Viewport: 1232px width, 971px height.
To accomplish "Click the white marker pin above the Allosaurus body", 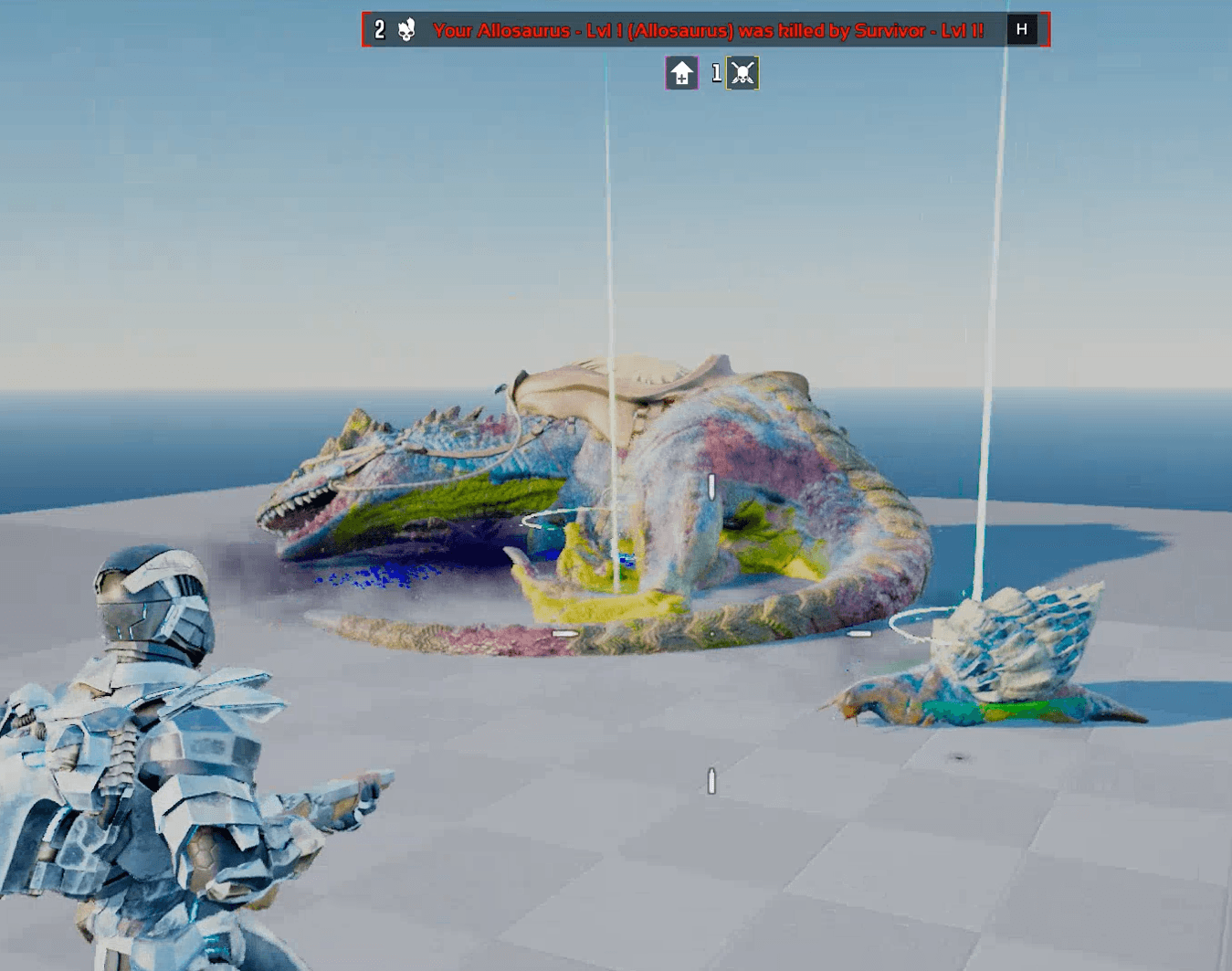I will [710, 489].
